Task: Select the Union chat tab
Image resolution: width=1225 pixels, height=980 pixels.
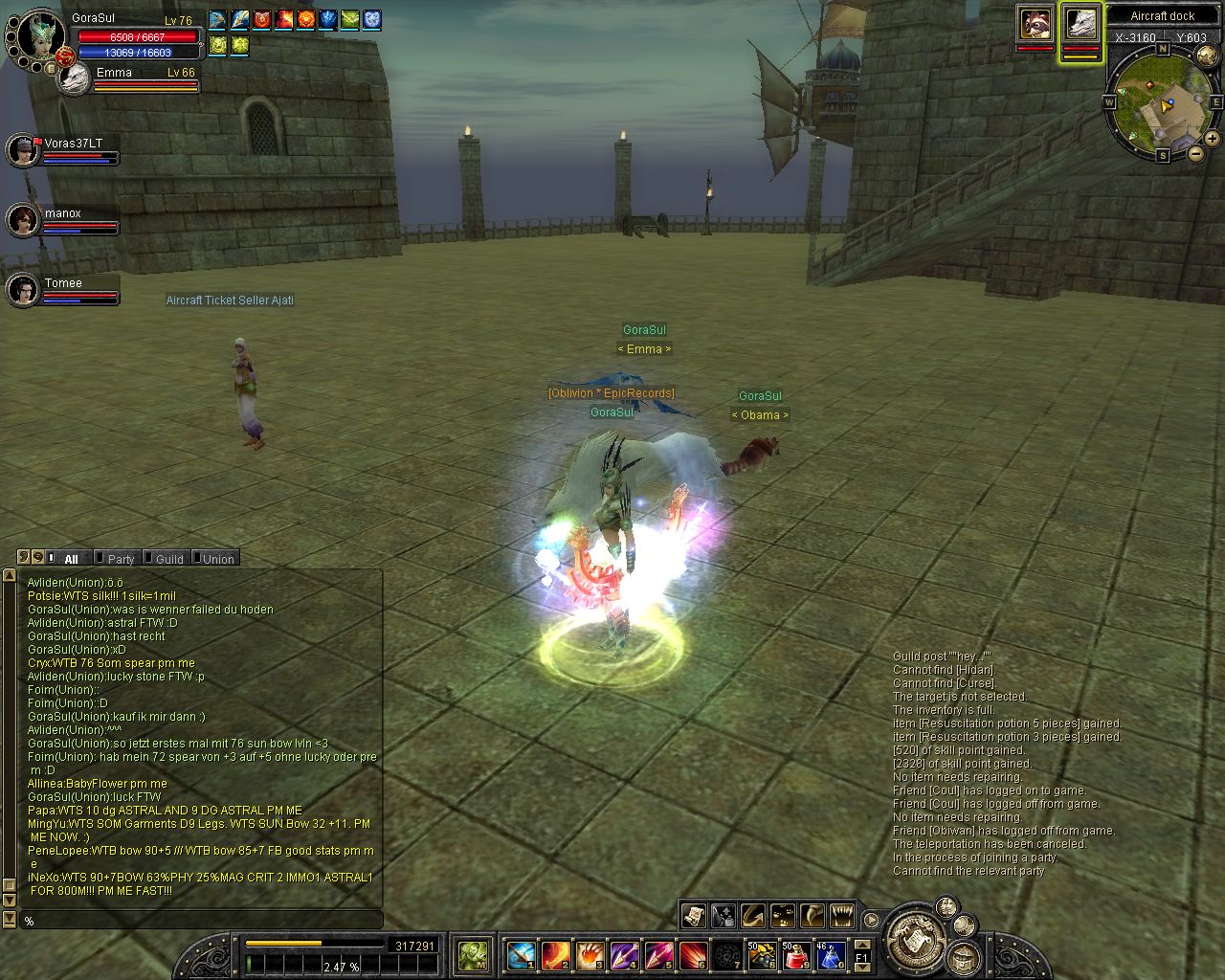Action: (216, 559)
